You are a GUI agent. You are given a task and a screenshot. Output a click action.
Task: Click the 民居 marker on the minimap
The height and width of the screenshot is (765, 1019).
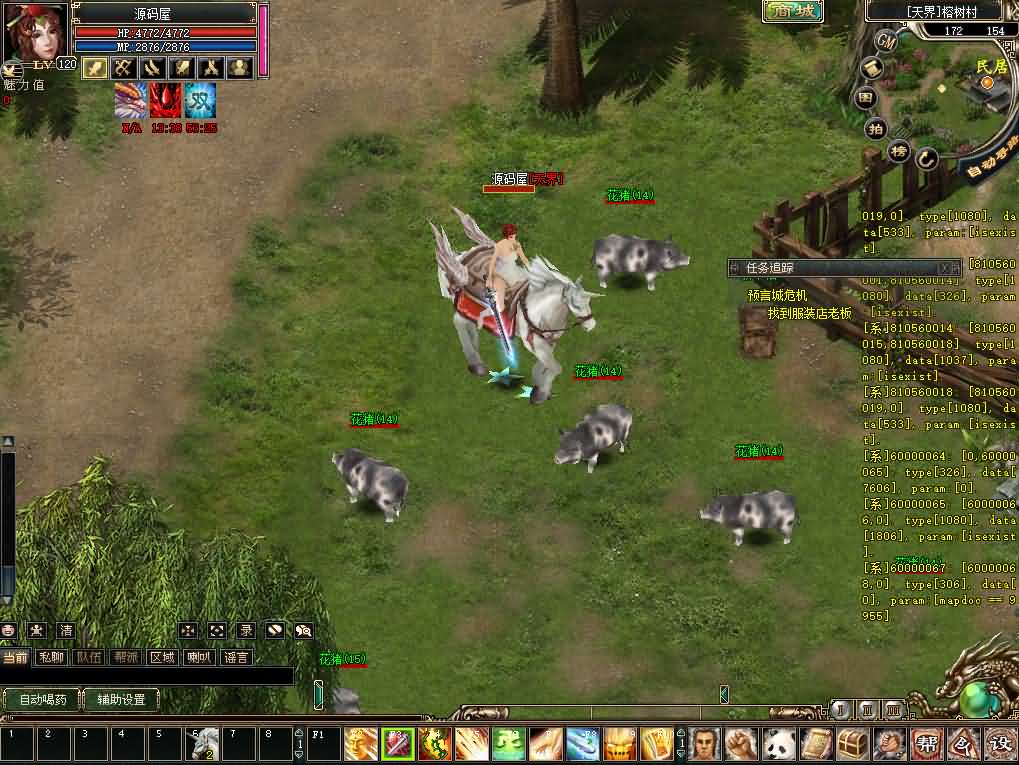tap(990, 67)
